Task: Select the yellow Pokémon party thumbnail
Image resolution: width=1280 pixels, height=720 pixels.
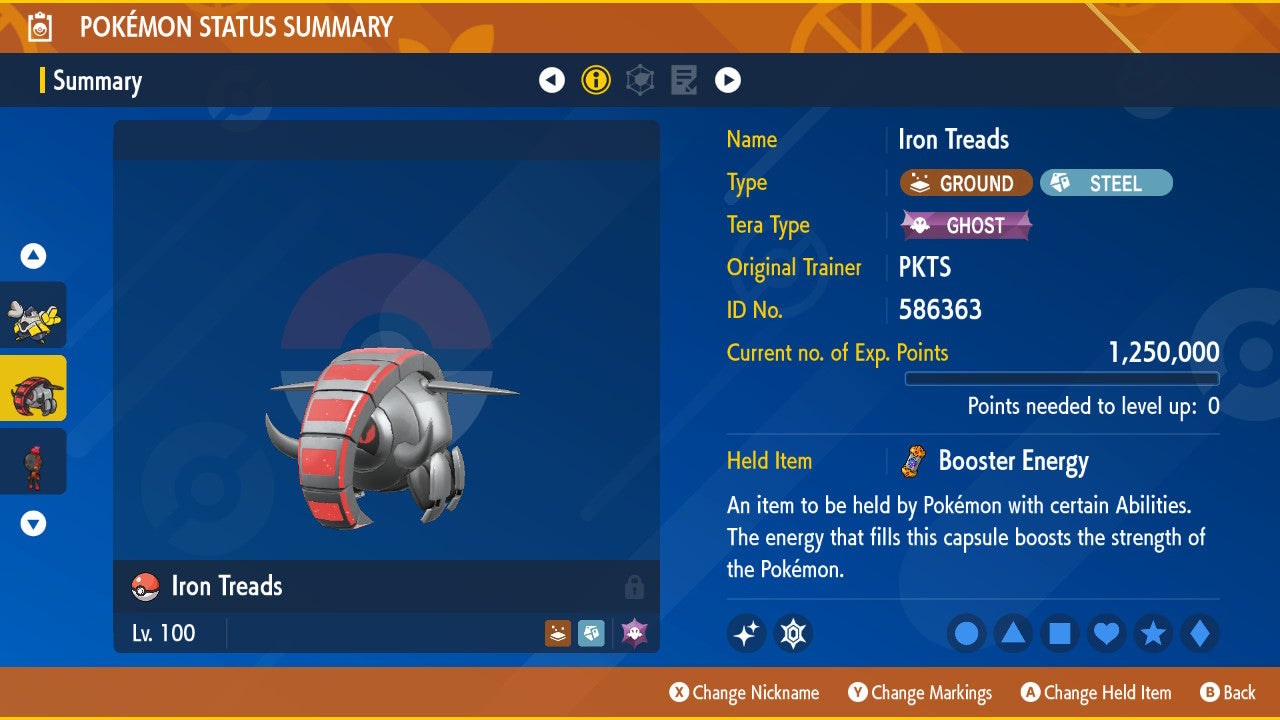Action: point(34,315)
